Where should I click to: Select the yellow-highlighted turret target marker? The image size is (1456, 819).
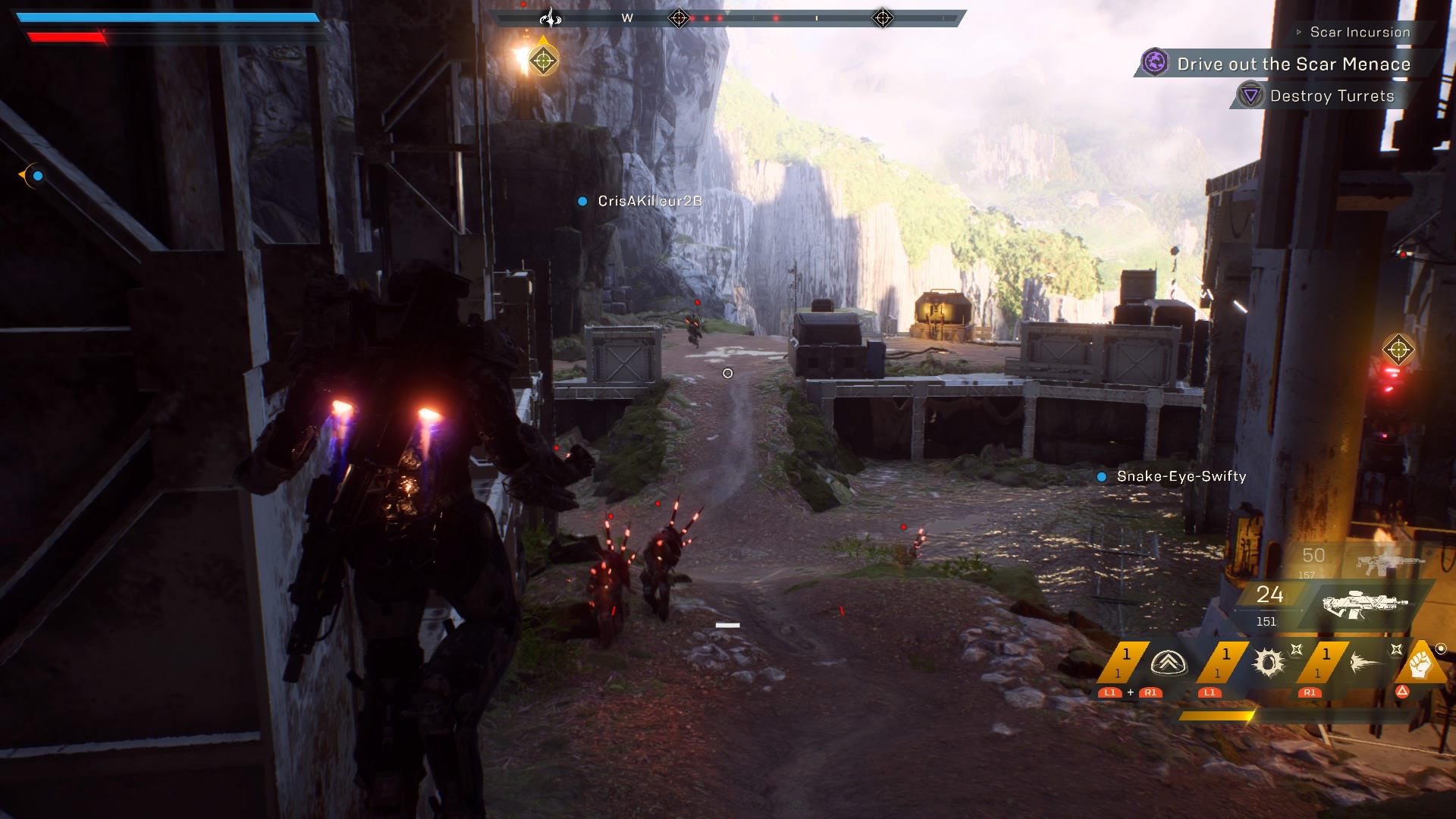(543, 61)
